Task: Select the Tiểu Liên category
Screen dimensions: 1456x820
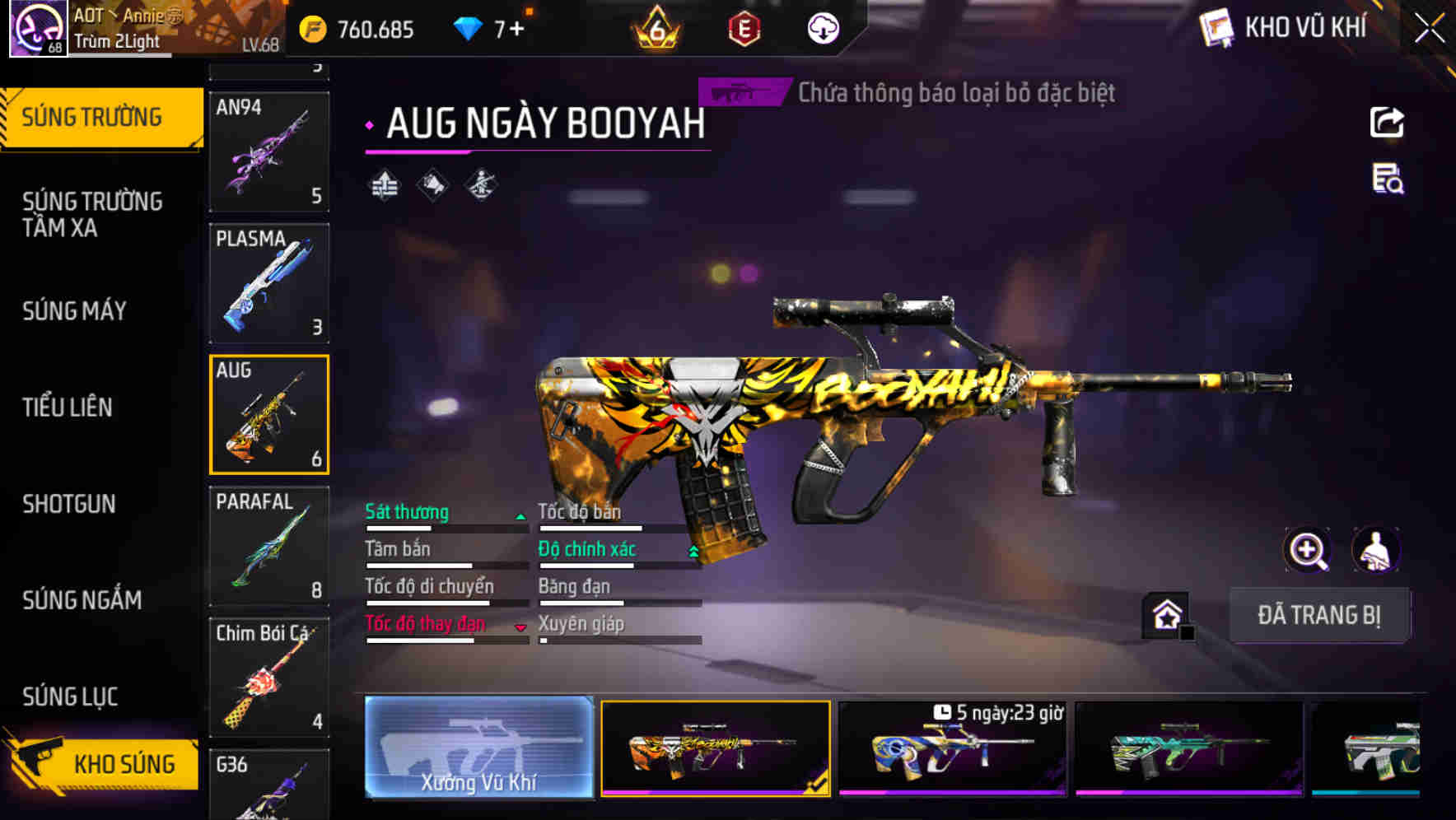Action: click(68, 407)
